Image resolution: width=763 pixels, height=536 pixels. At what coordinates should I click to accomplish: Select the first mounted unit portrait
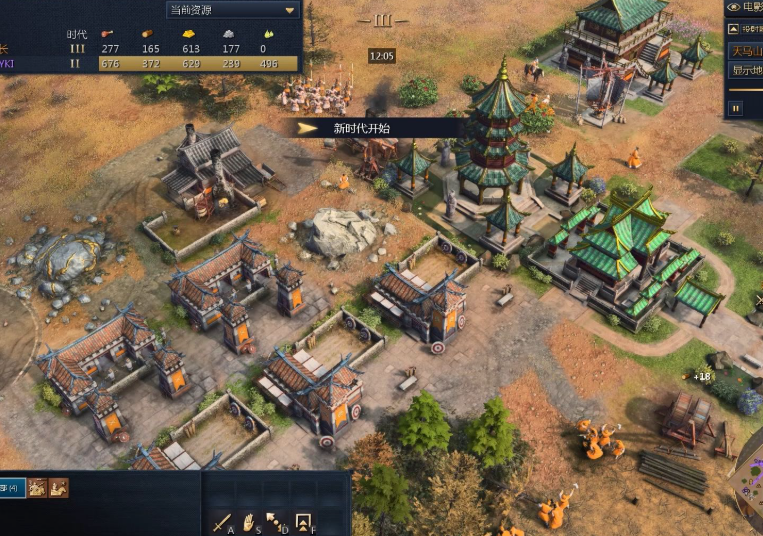tap(38, 488)
